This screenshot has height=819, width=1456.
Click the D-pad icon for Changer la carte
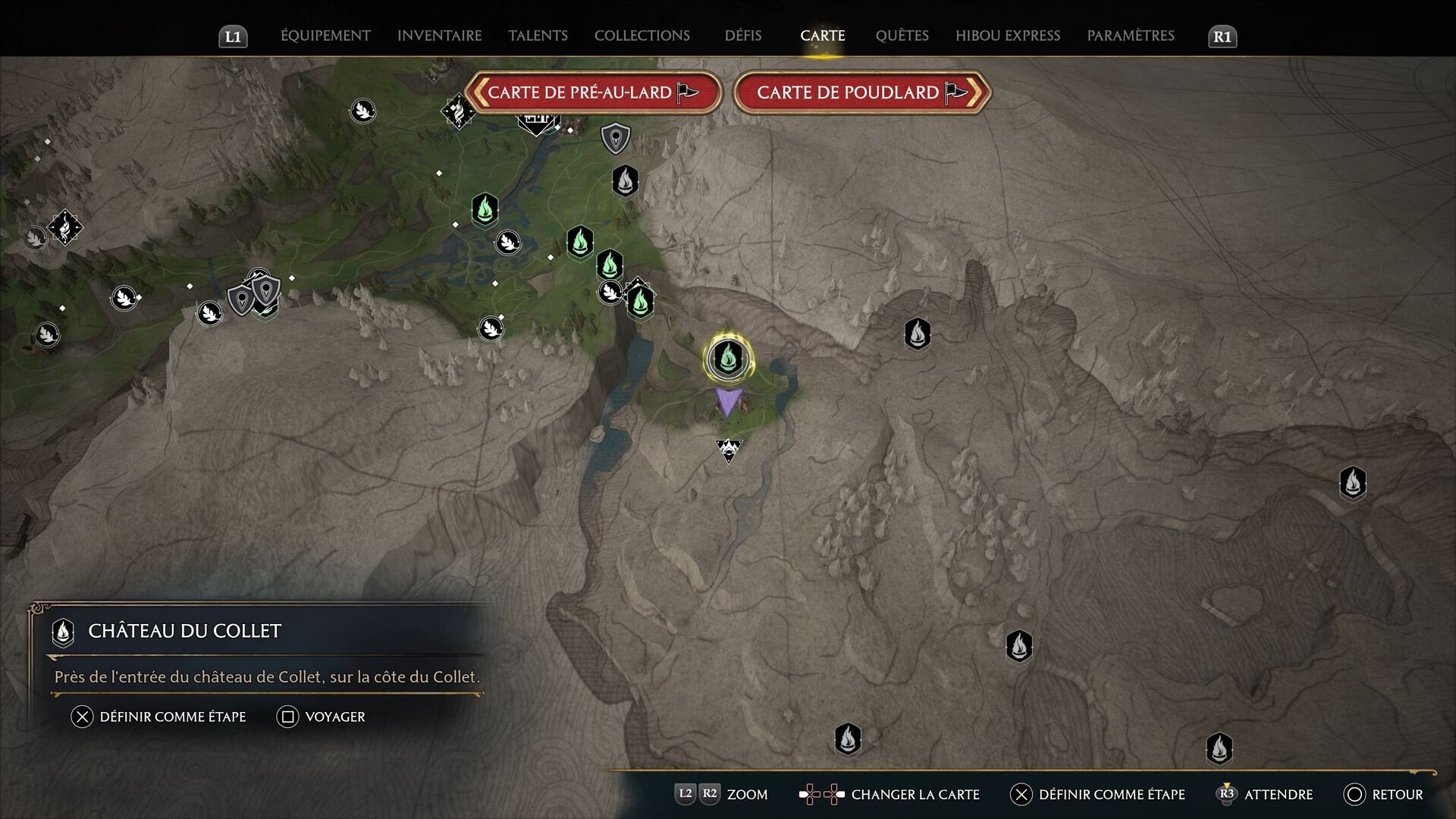821,794
